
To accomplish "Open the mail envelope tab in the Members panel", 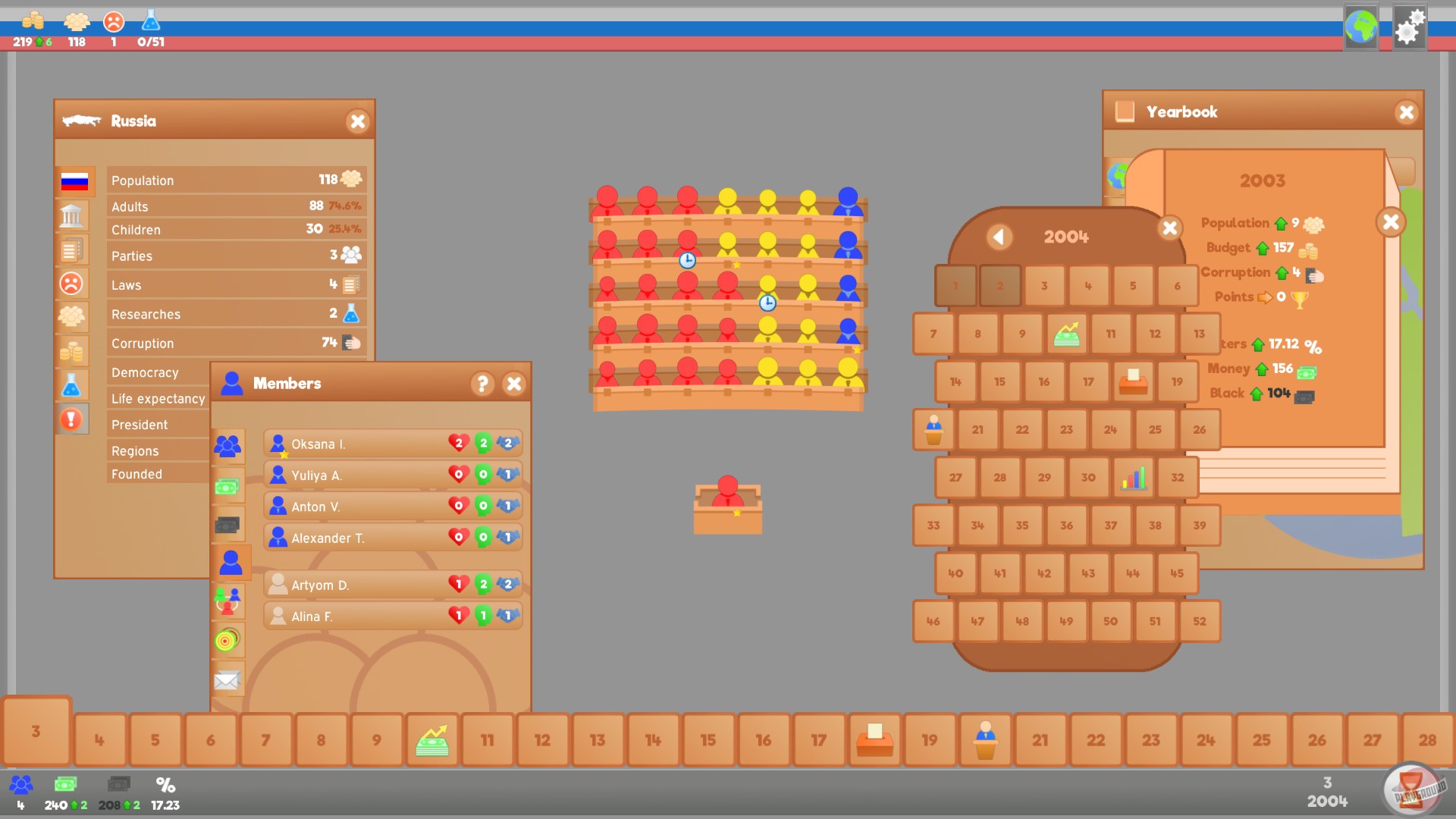I will click(x=228, y=680).
